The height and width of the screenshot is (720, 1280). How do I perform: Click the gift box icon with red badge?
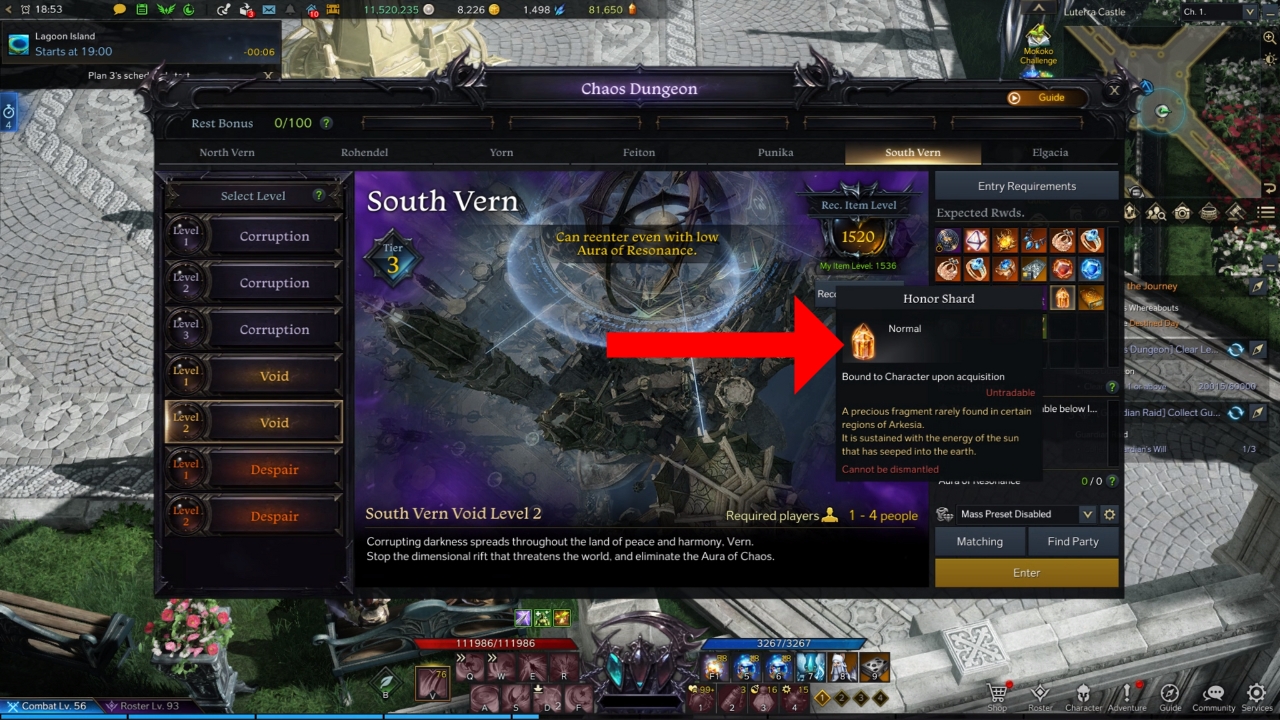[x=245, y=9]
